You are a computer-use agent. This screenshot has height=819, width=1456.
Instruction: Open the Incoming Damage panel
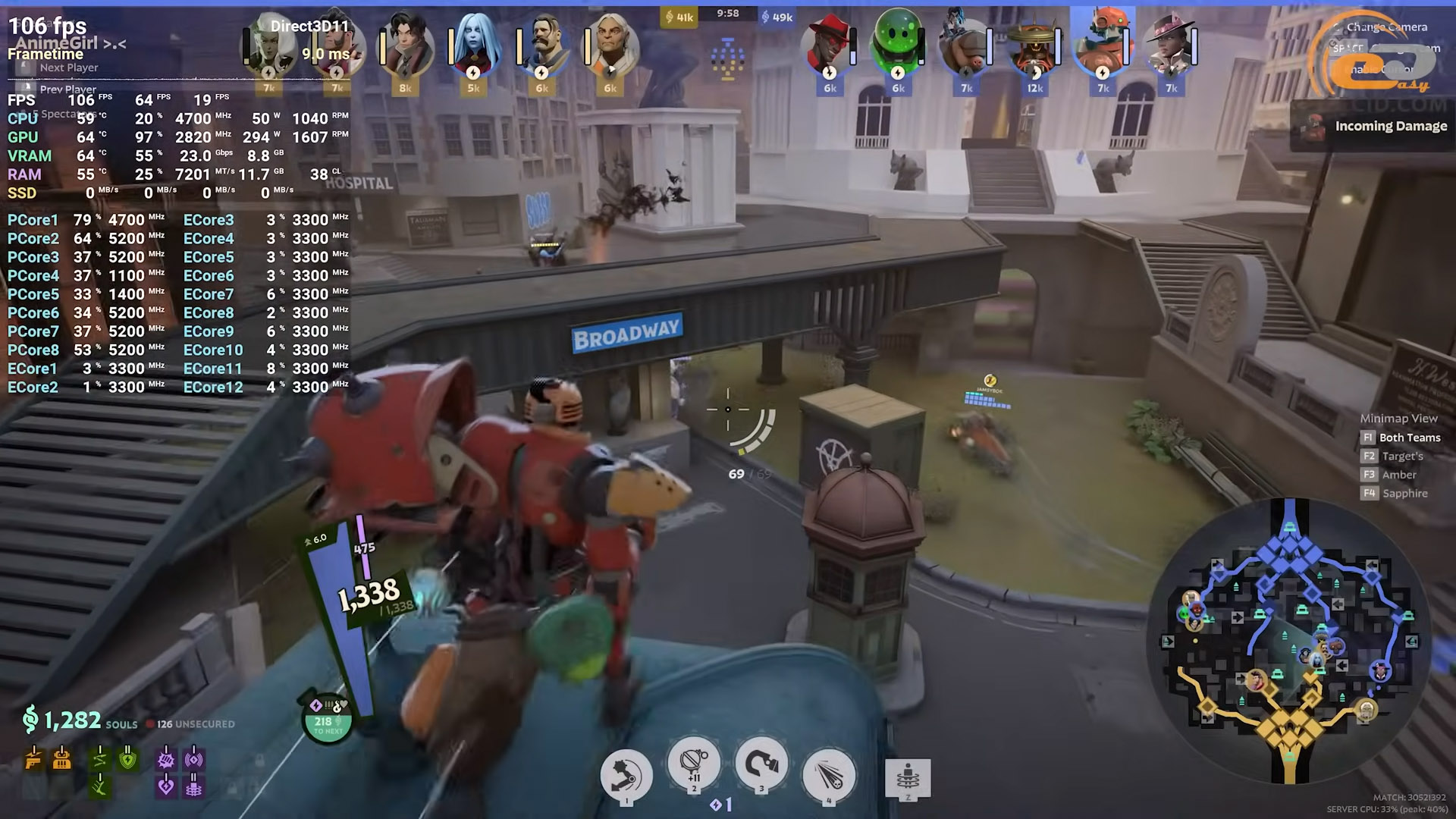coord(1373,126)
